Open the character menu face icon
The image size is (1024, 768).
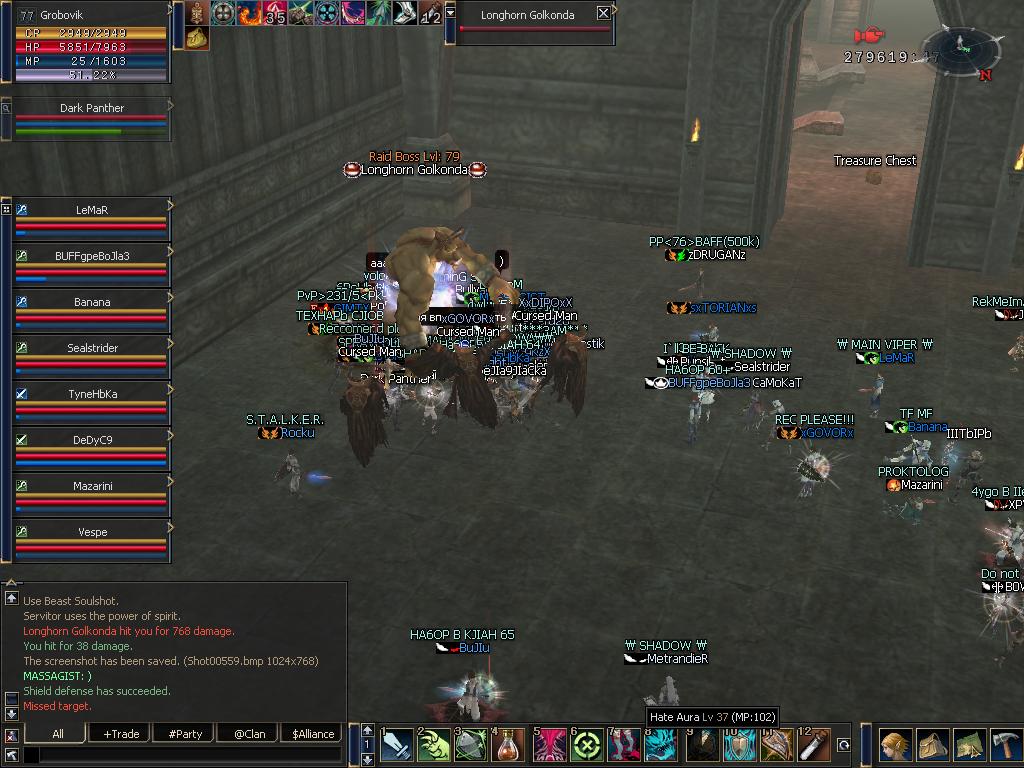895,746
